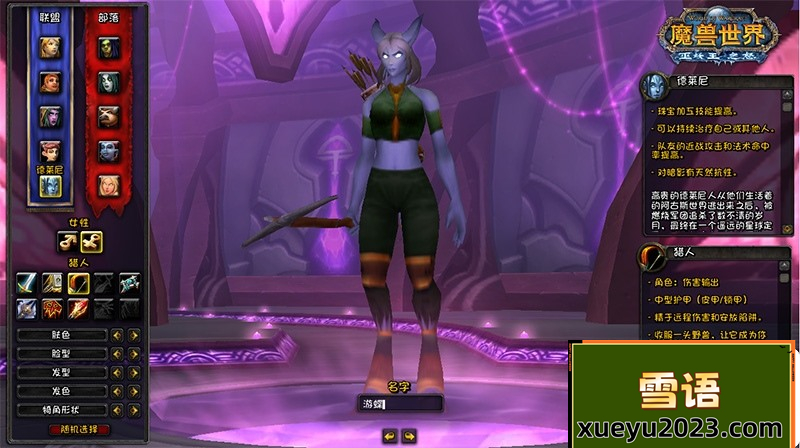The height and width of the screenshot is (448, 800).
Task: Switch gender to male
Action: pyautogui.click(x=67, y=241)
